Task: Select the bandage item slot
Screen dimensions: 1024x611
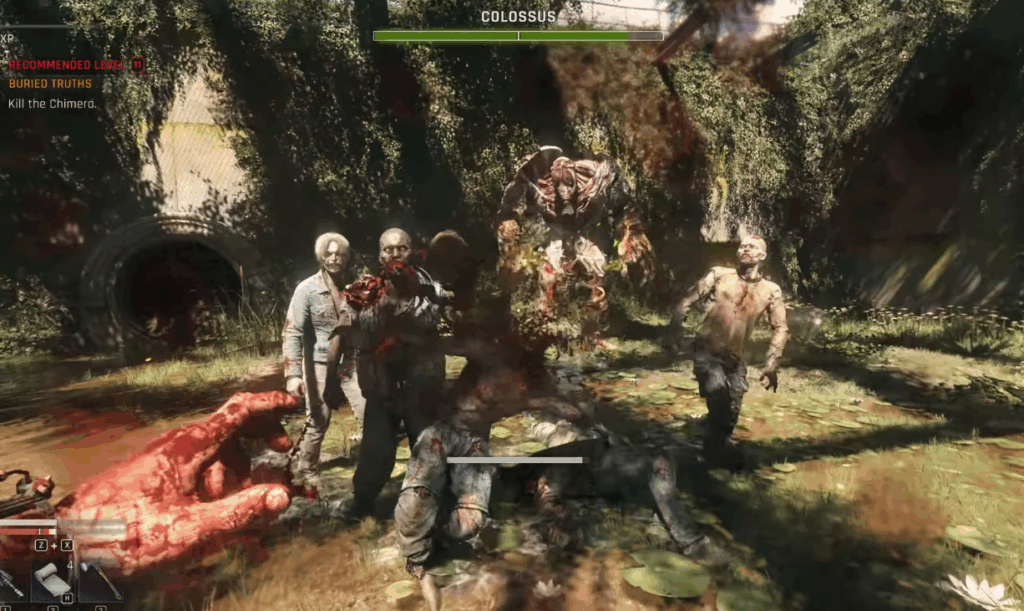Action: [x=53, y=580]
